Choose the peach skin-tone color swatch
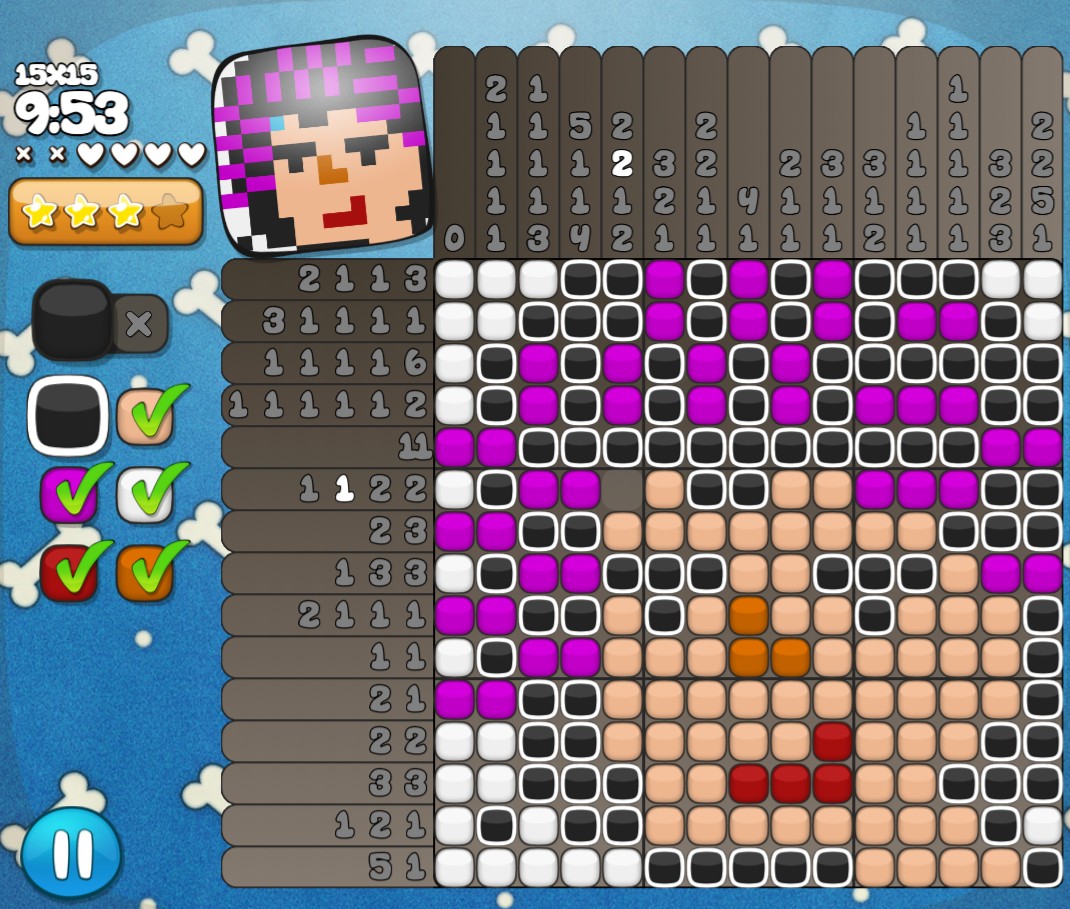This screenshot has width=1070, height=909. [146, 415]
